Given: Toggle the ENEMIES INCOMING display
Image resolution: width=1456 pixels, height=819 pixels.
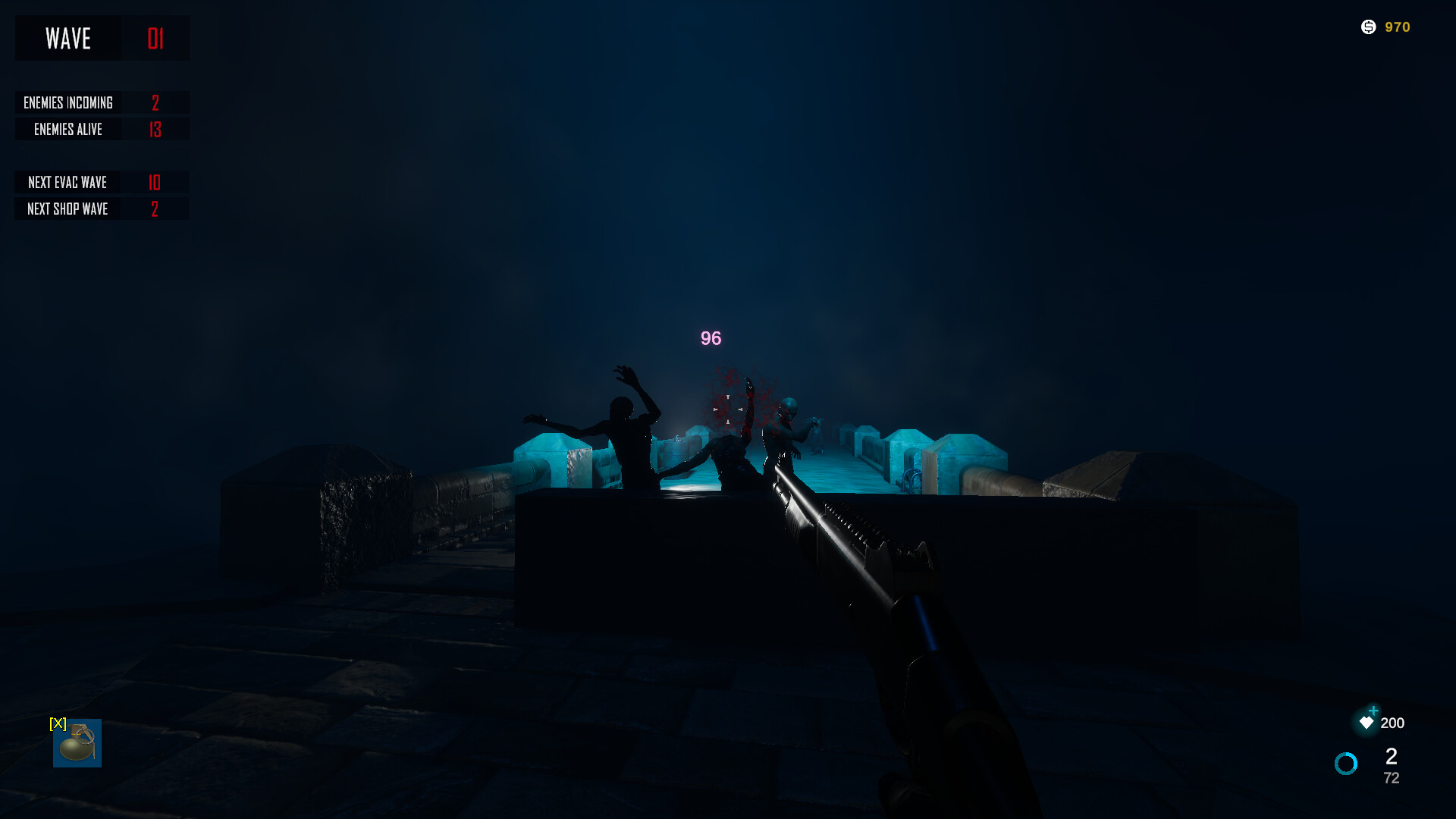Looking at the screenshot, I should click(102, 102).
